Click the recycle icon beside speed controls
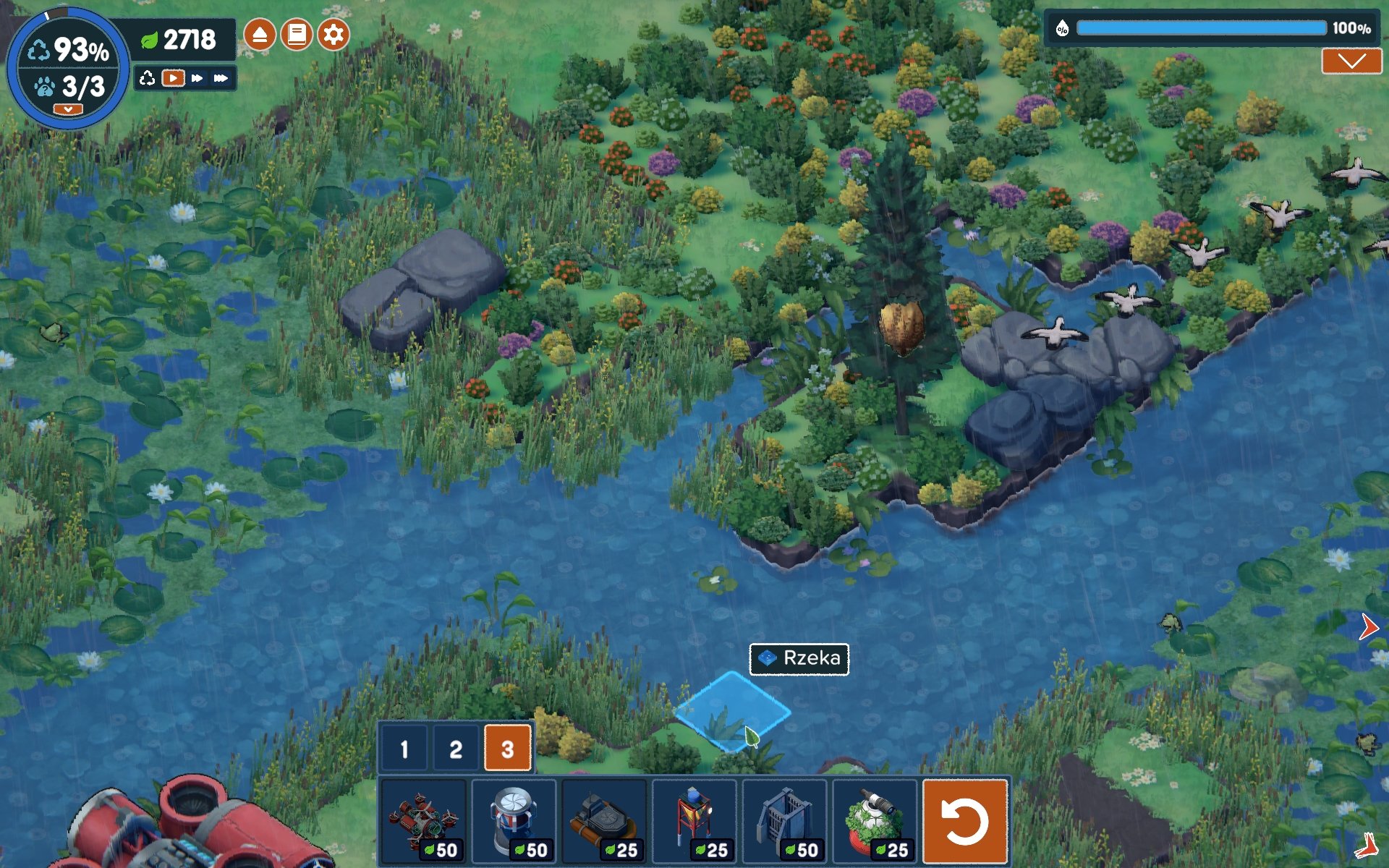The height and width of the screenshot is (868, 1389). tap(148, 78)
